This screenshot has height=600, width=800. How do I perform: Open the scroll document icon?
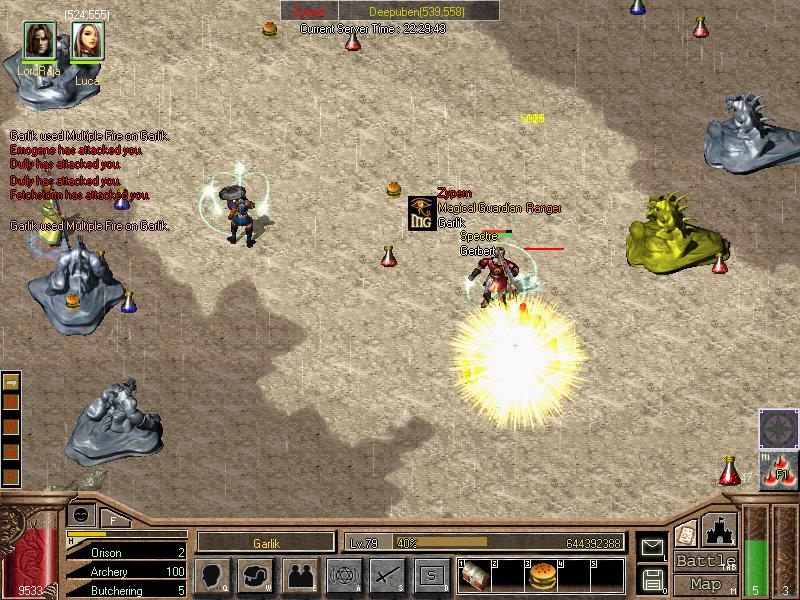[x=686, y=533]
